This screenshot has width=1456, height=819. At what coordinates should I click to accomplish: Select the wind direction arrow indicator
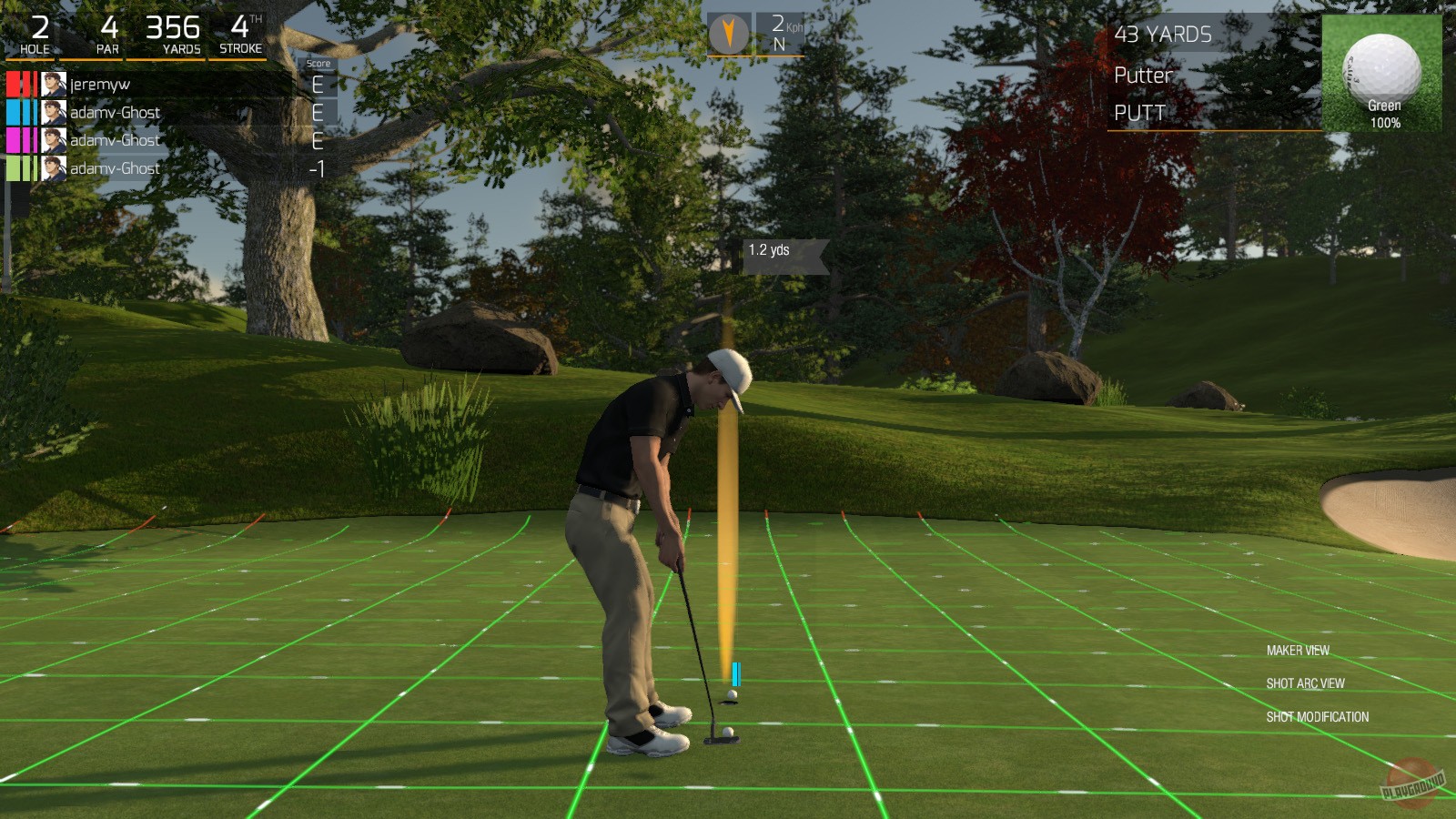731,32
